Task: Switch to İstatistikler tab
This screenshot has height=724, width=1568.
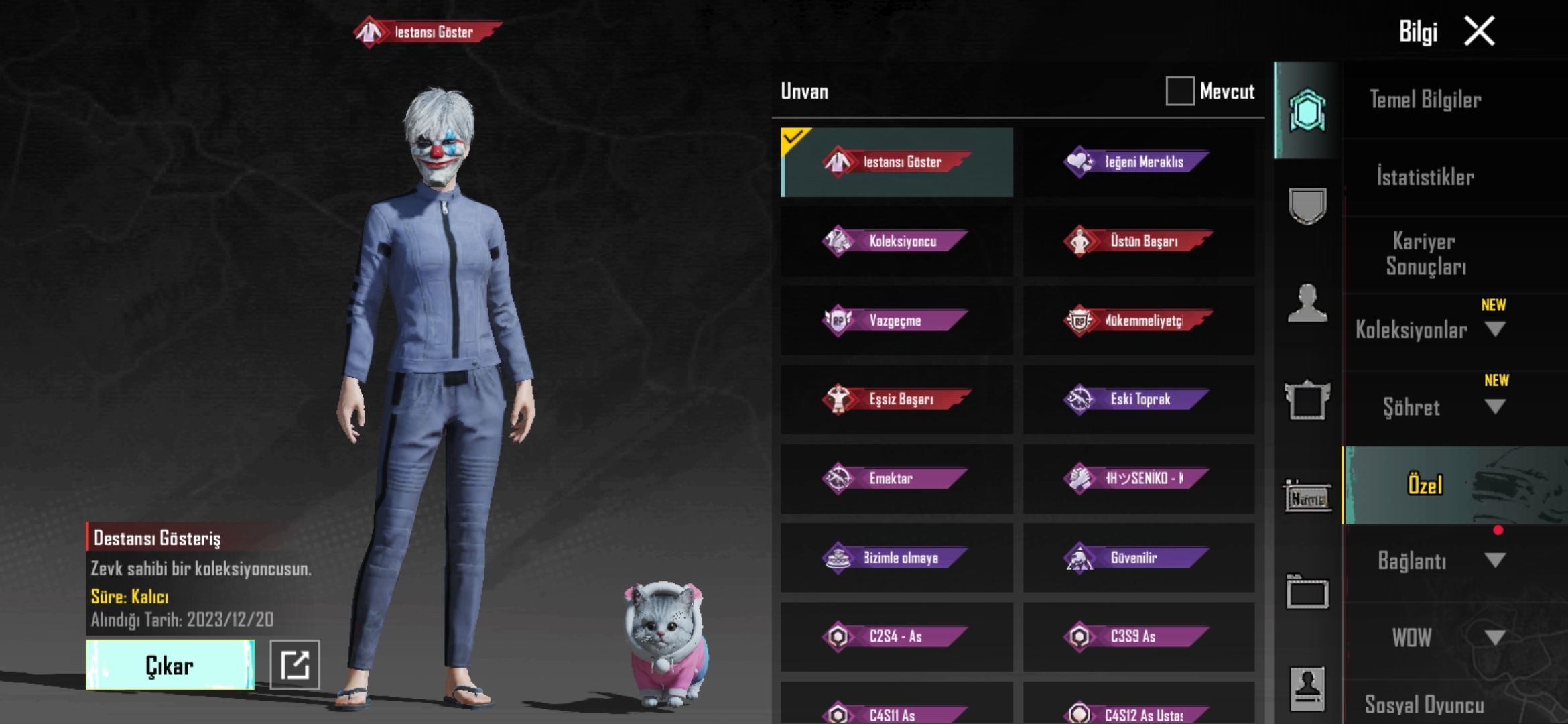Action: 1425,178
